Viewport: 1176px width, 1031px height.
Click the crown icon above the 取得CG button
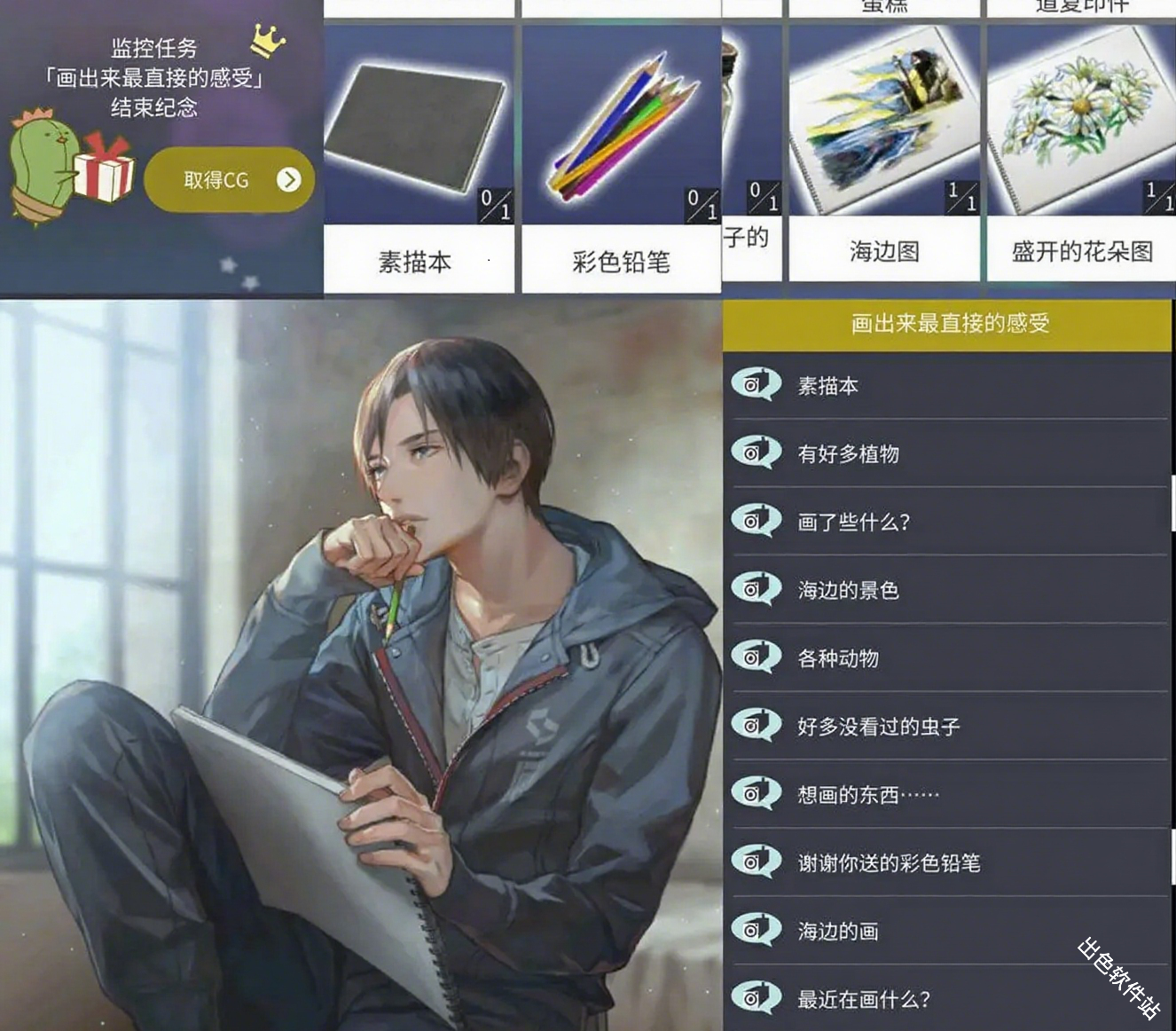pyautogui.click(x=266, y=39)
